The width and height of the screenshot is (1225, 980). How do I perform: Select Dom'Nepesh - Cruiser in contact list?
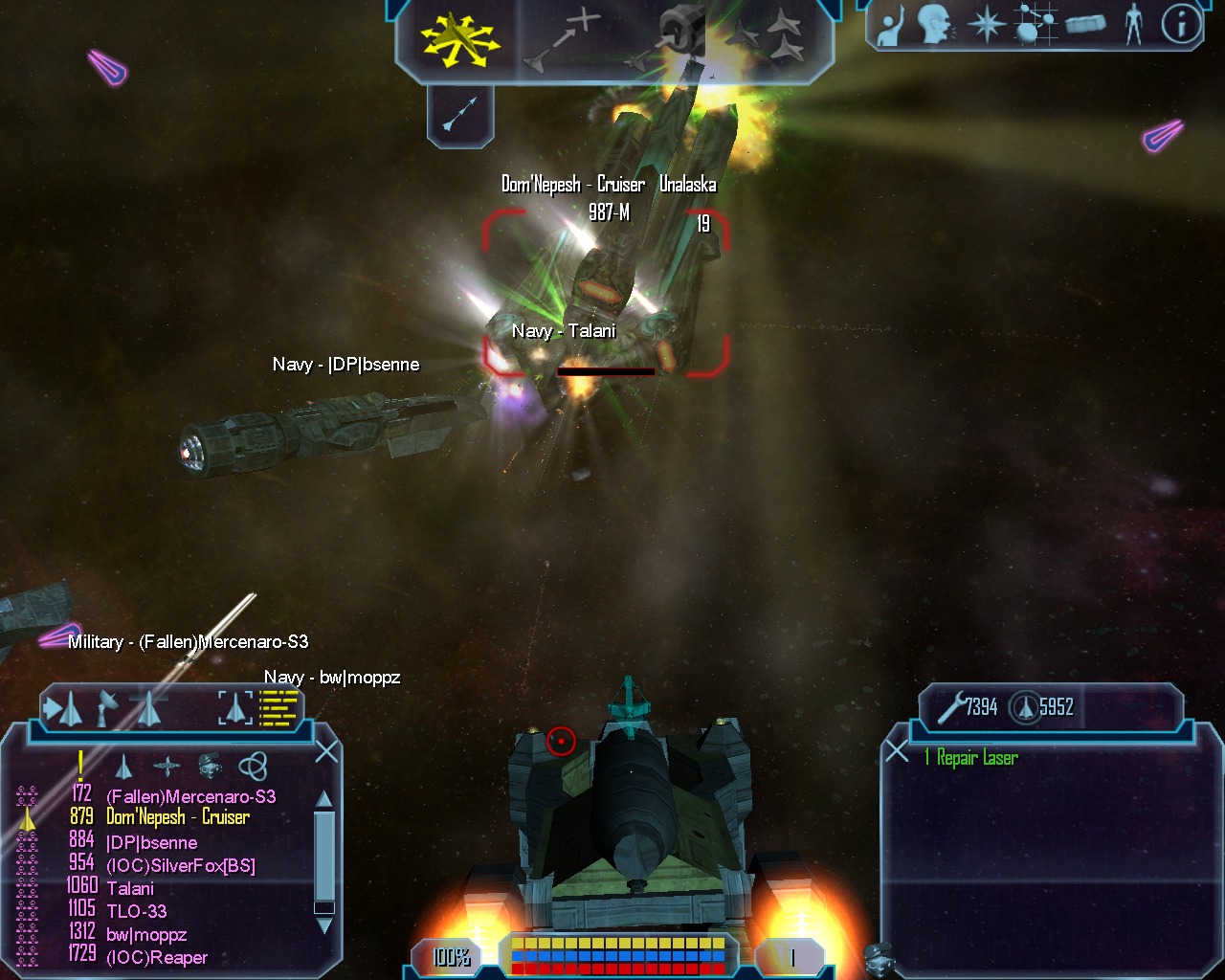pyautogui.click(x=178, y=818)
